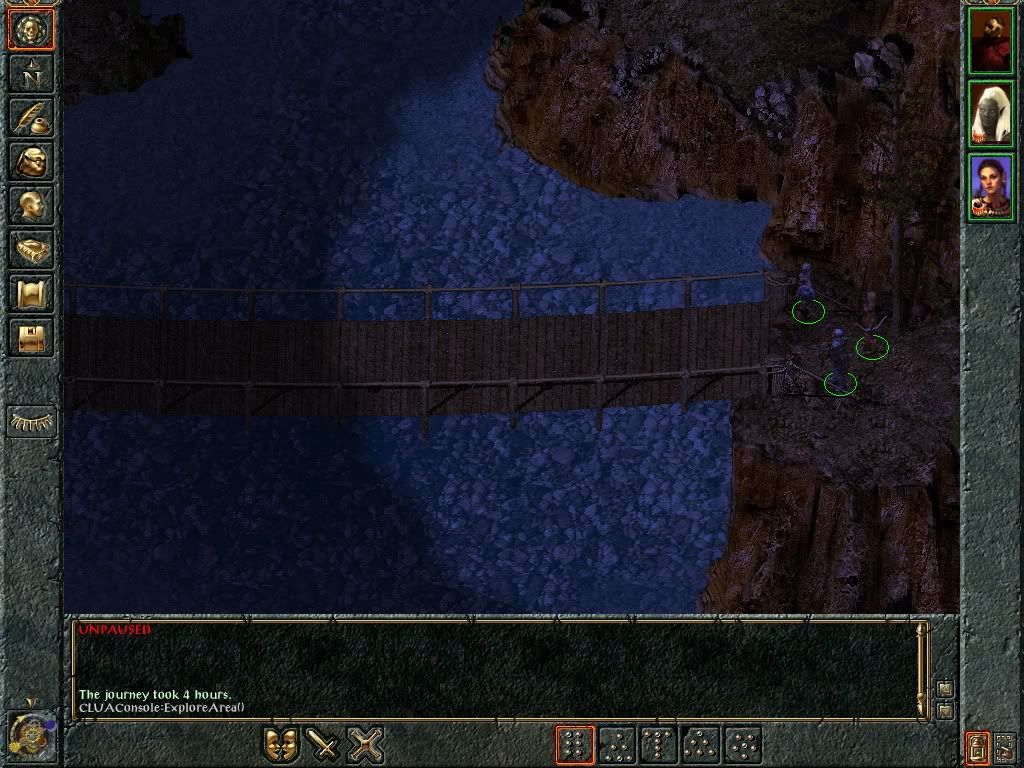Viewport: 1024px width, 768px height.
Task: Select the highlighted six-dot formation button
Action: 574,745
